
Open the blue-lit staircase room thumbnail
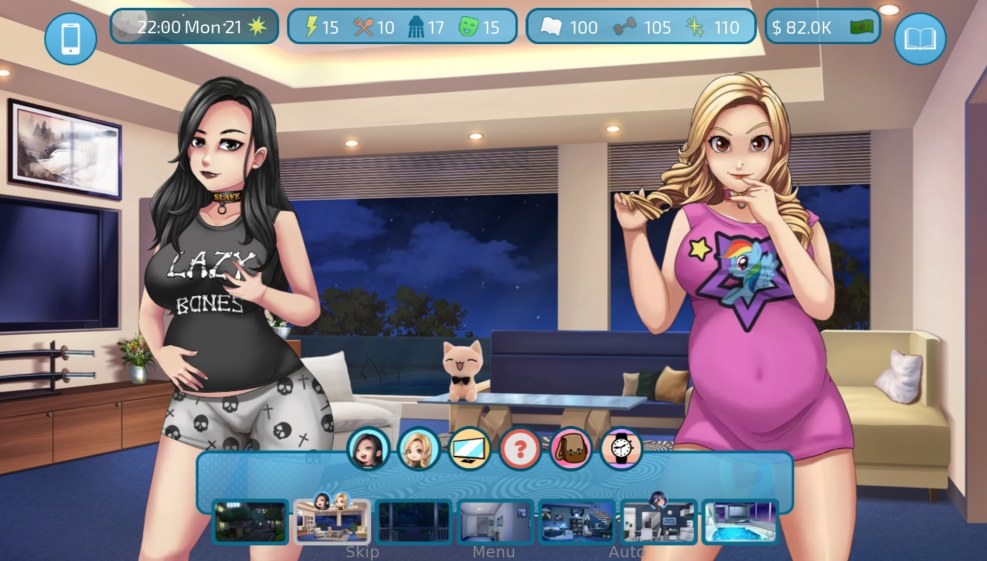point(577,521)
